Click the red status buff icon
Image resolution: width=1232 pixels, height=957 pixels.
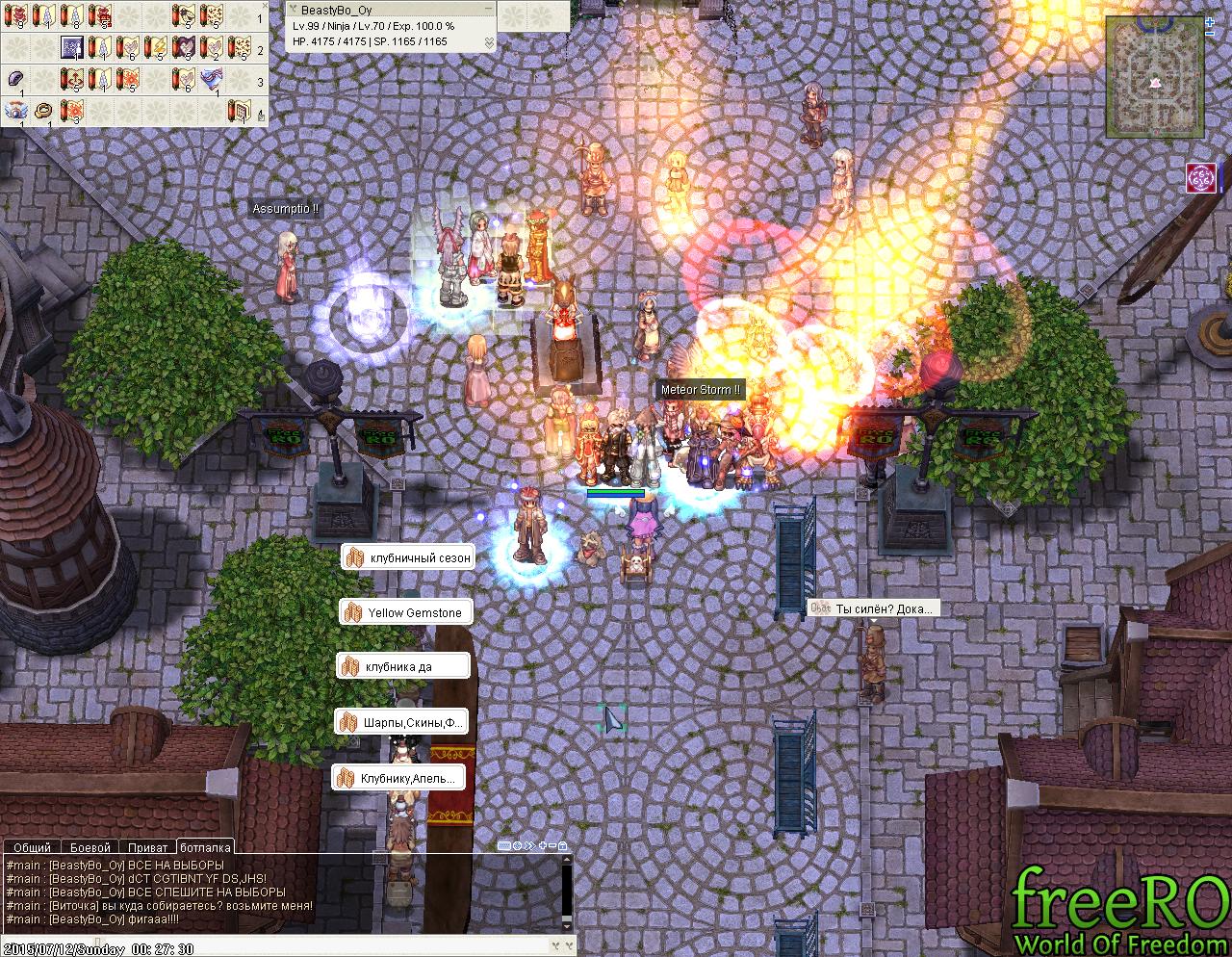point(1201,178)
